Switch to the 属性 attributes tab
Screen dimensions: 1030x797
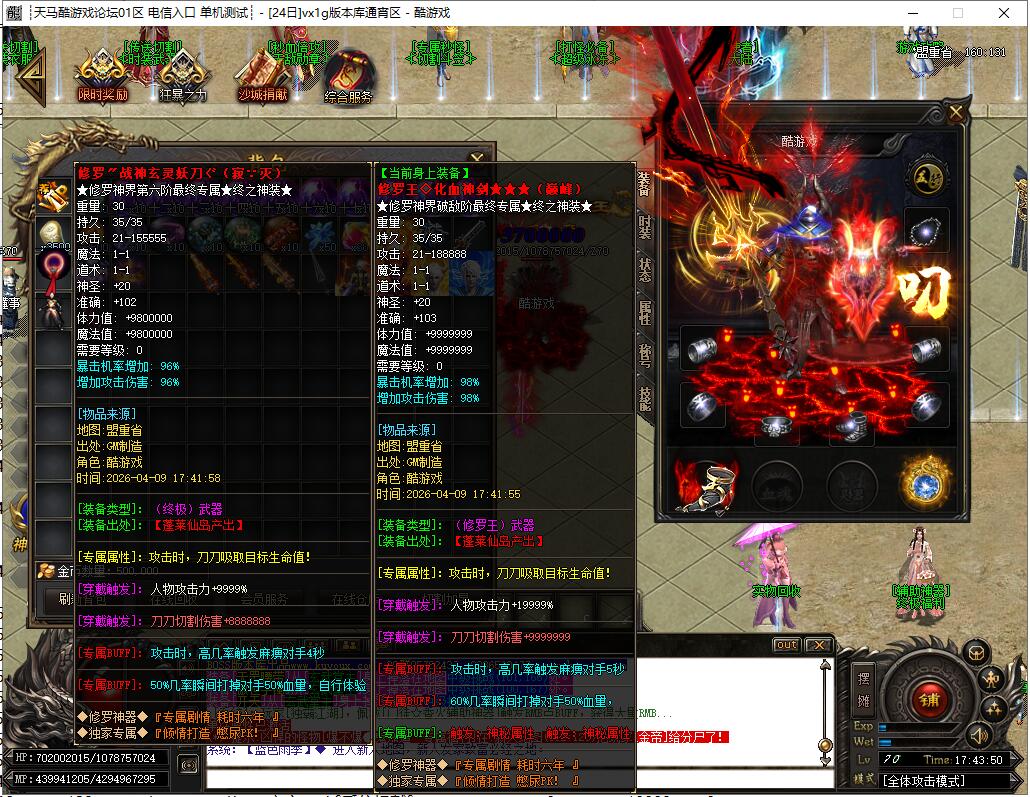(x=645, y=313)
